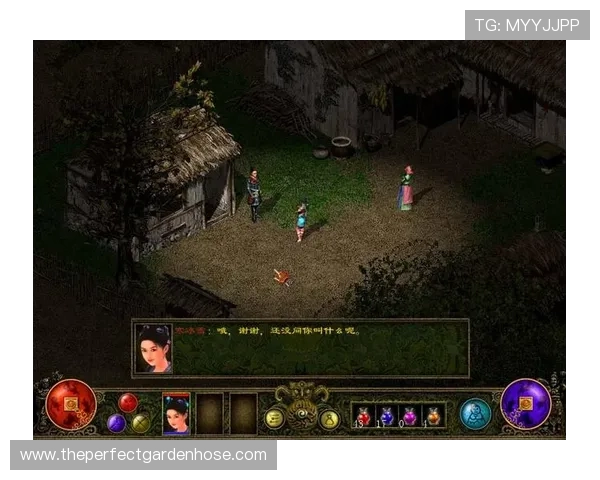The width and height of the screenshot is (600, 480).
Task: Open the yellow money bag button
Action: coord(329,419)
